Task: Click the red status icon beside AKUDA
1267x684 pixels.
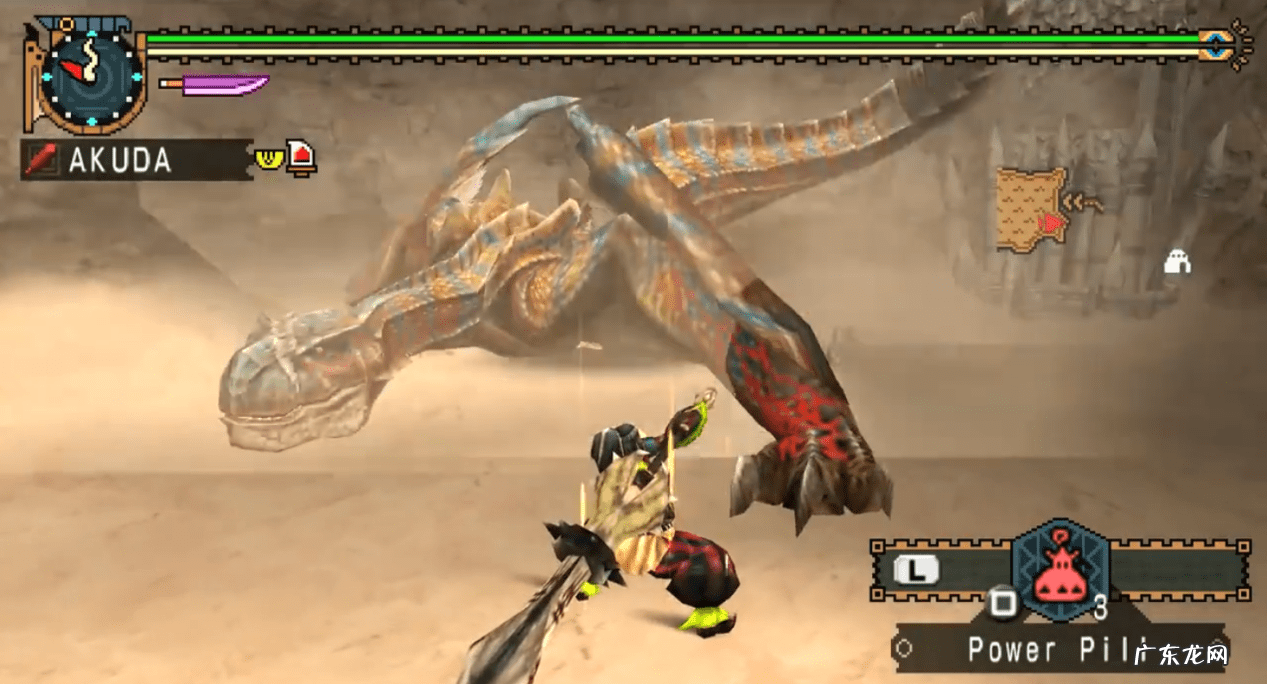Action: (x=300, y=157)
